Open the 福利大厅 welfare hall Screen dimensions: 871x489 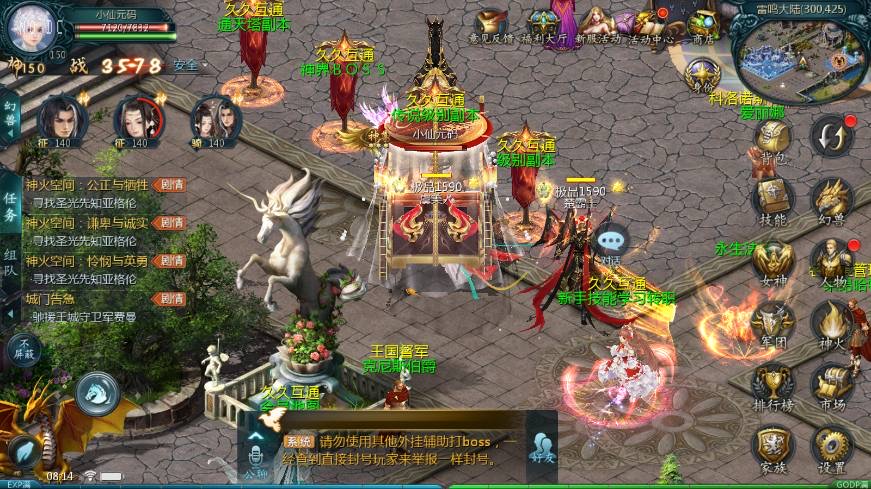[x=546, y=24]
